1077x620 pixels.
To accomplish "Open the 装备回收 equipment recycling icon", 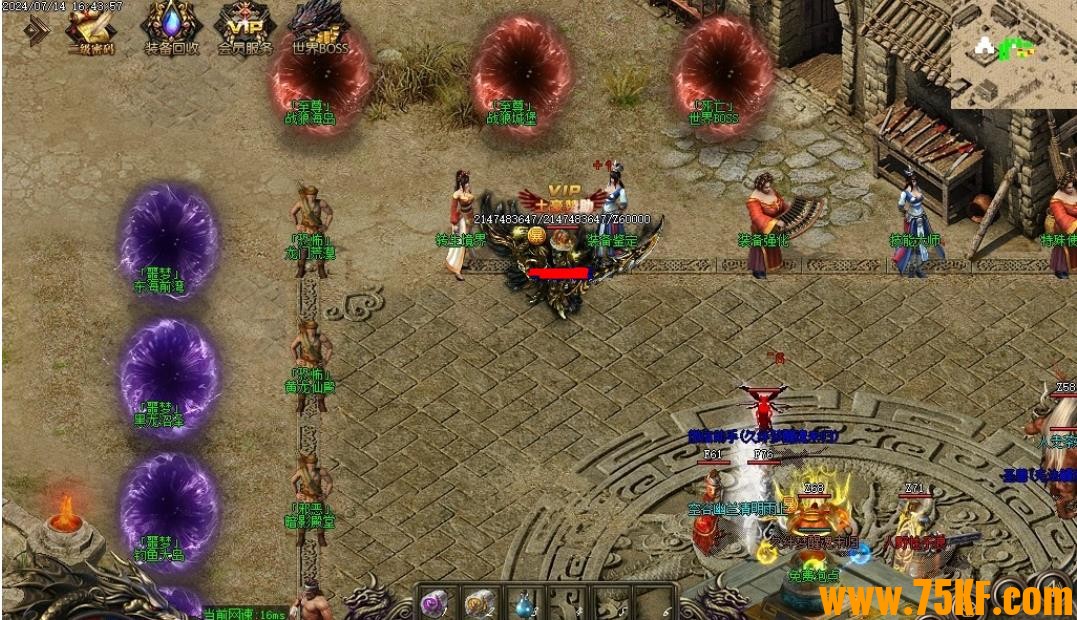I will 171,26.
